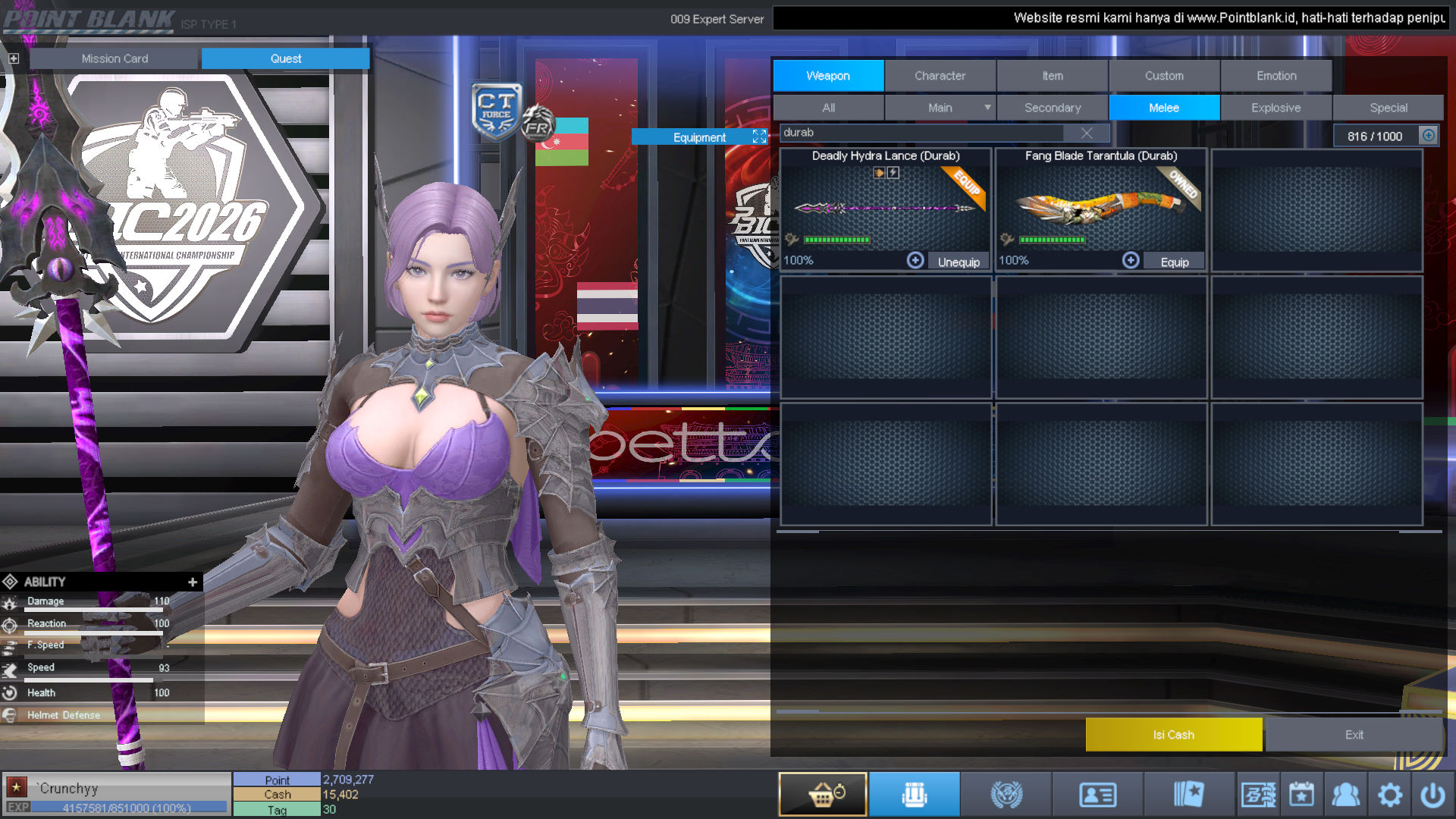The width and height of the screenshot is (1456, 819).
Task: Expand the Ability panel with plus
Action: point(193,582)
